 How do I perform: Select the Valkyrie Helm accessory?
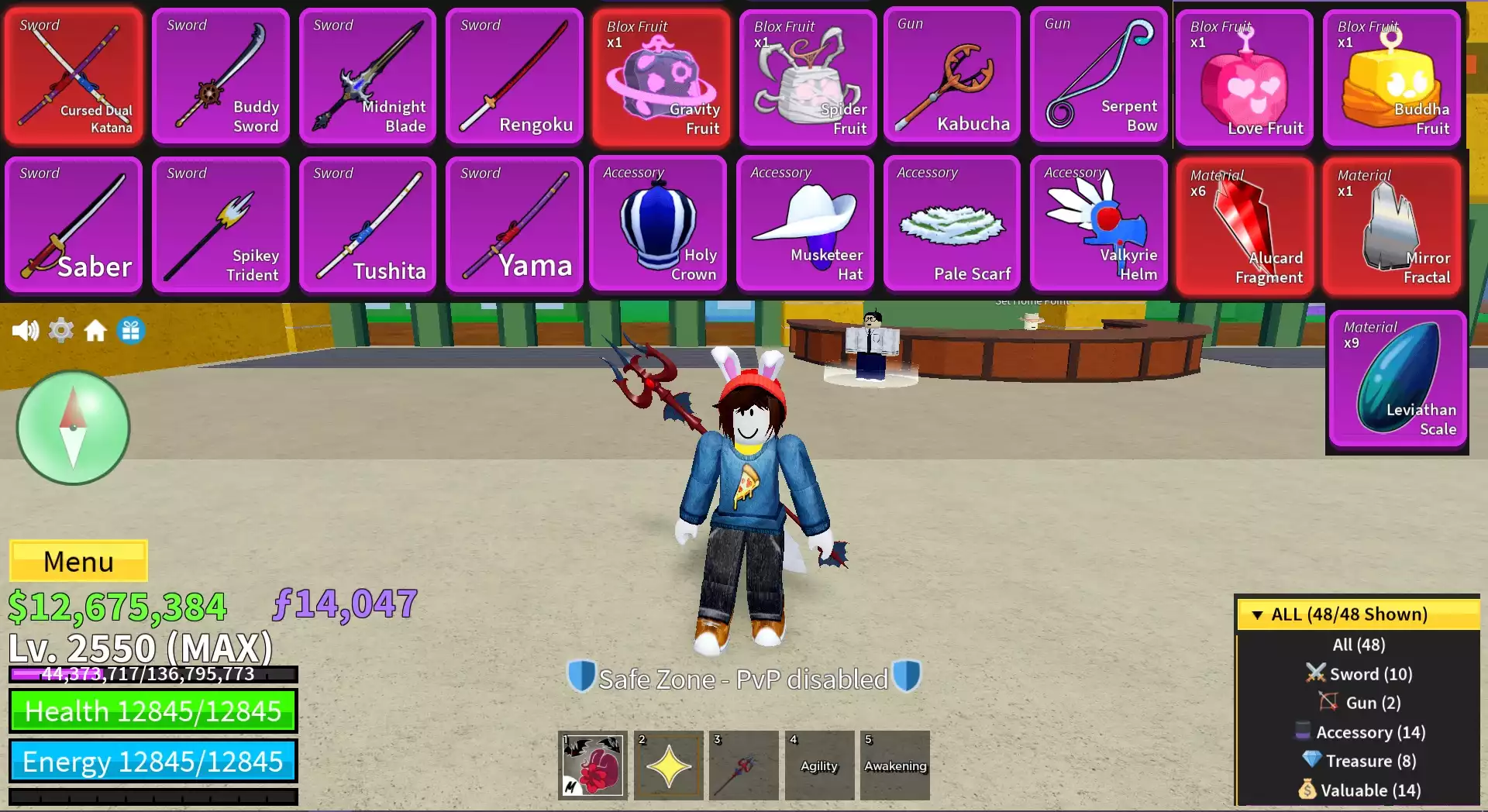(1099, 223)
